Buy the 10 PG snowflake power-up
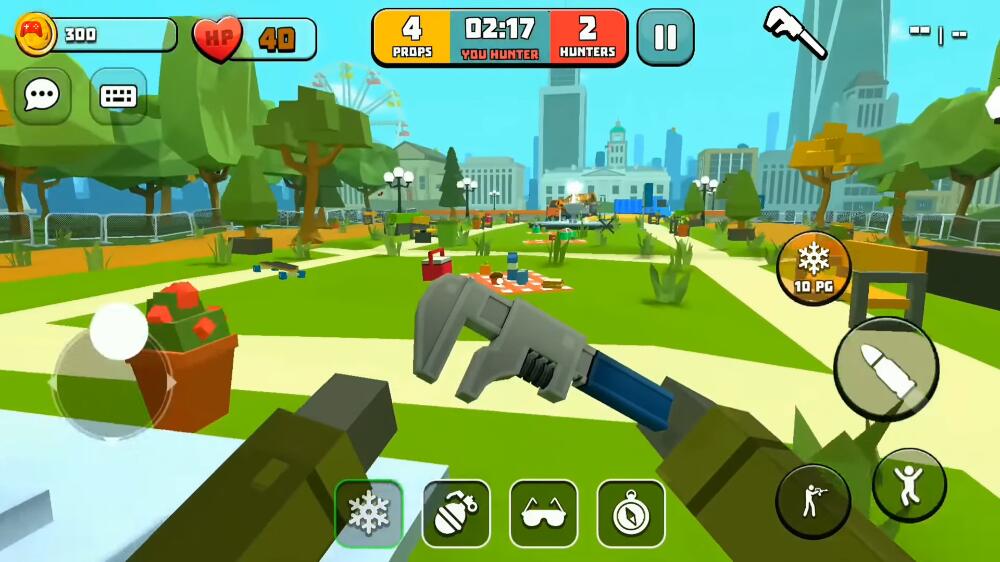1000x562 pixels. [814, 268]
